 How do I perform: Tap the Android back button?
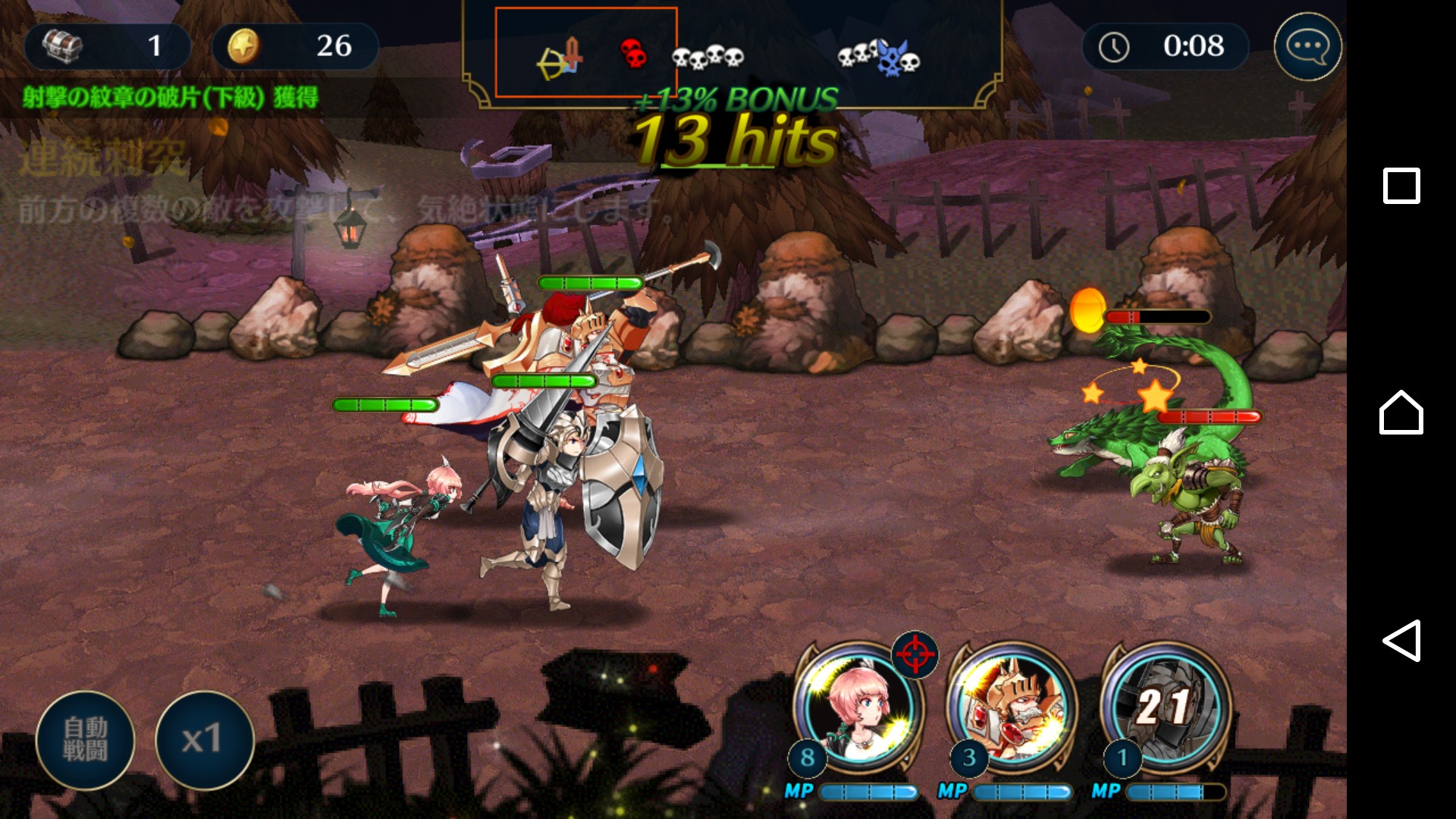tap(1401, 641)
